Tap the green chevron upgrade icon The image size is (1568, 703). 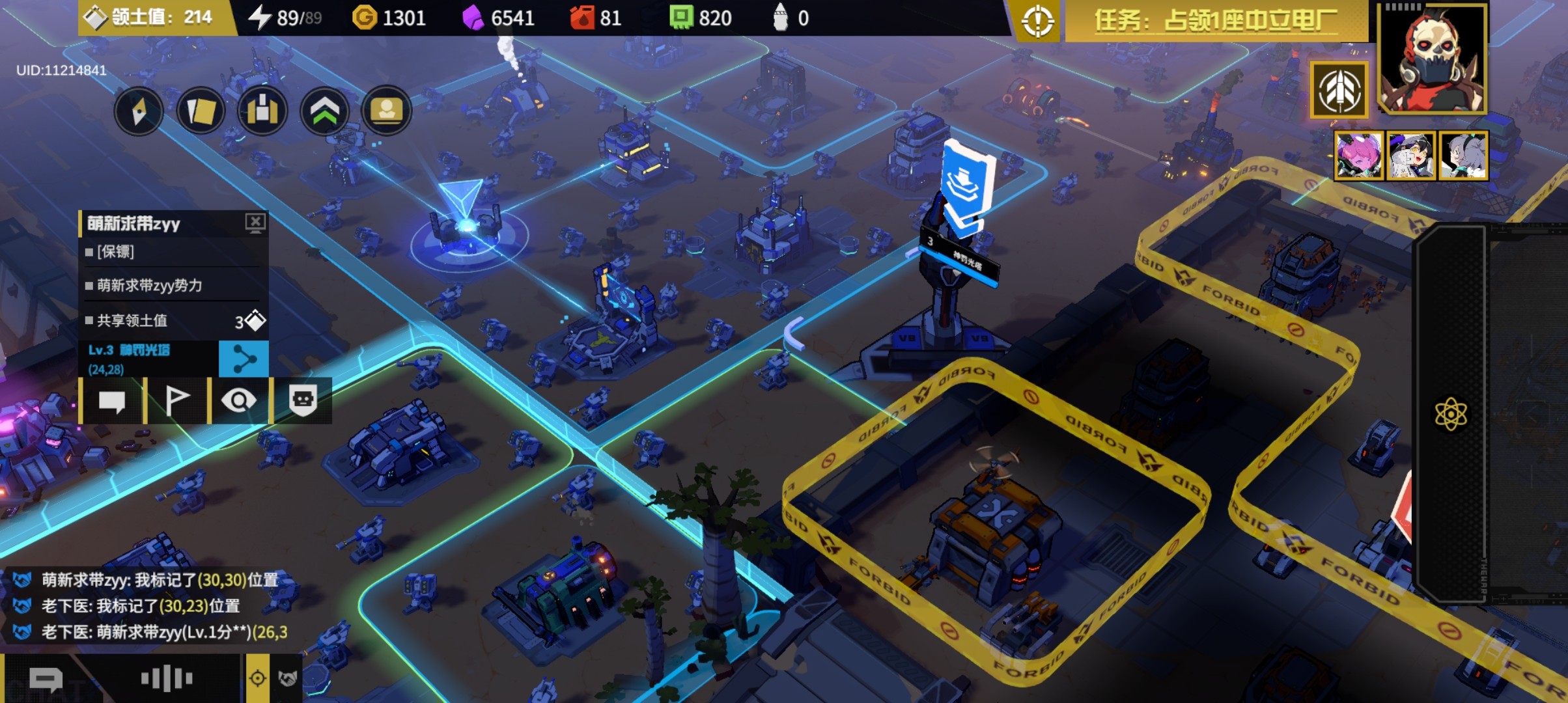tap(324, 111)
